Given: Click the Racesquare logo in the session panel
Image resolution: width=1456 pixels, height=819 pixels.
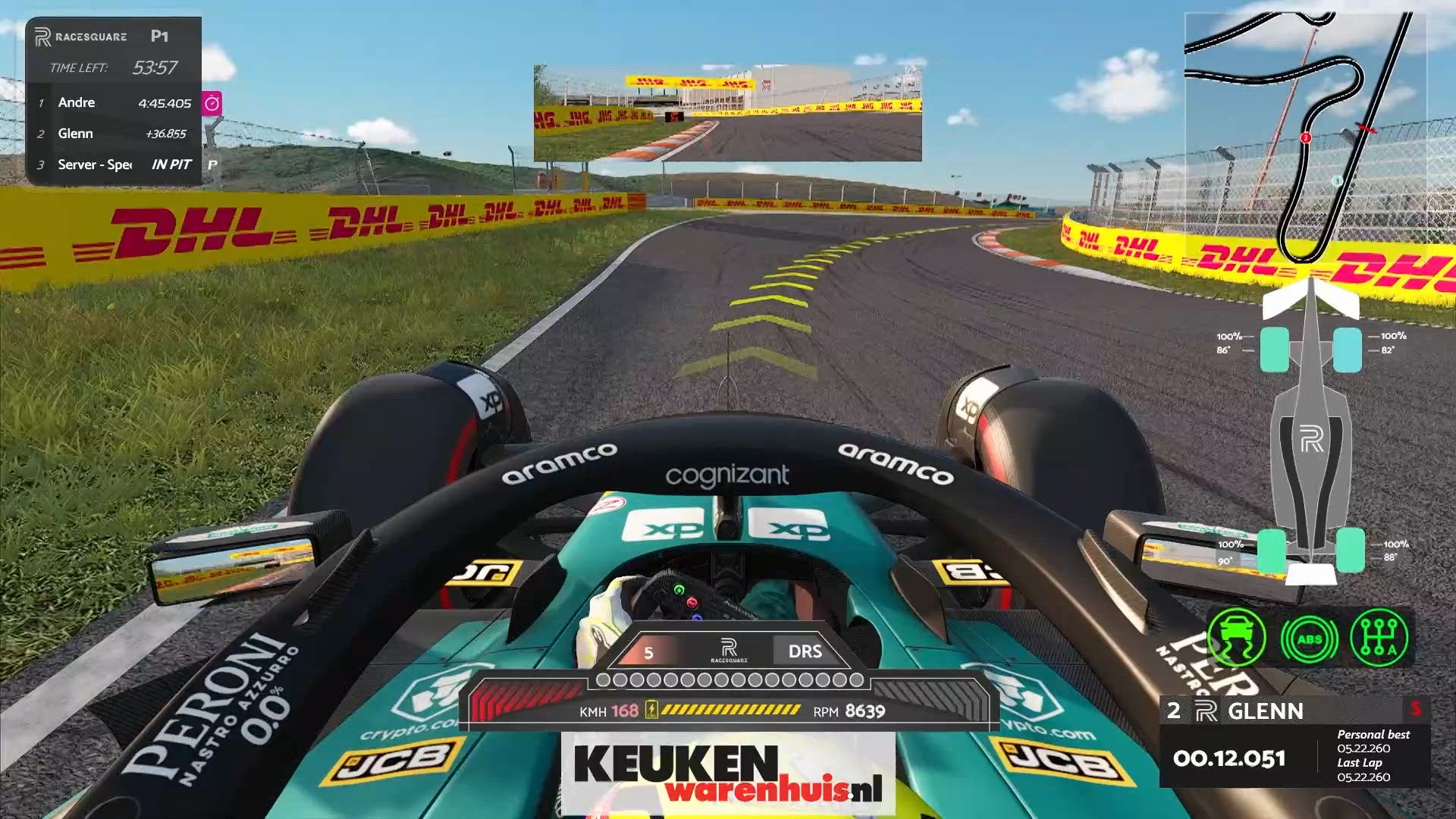Looking at the screenshot, I should click(81, 36).
